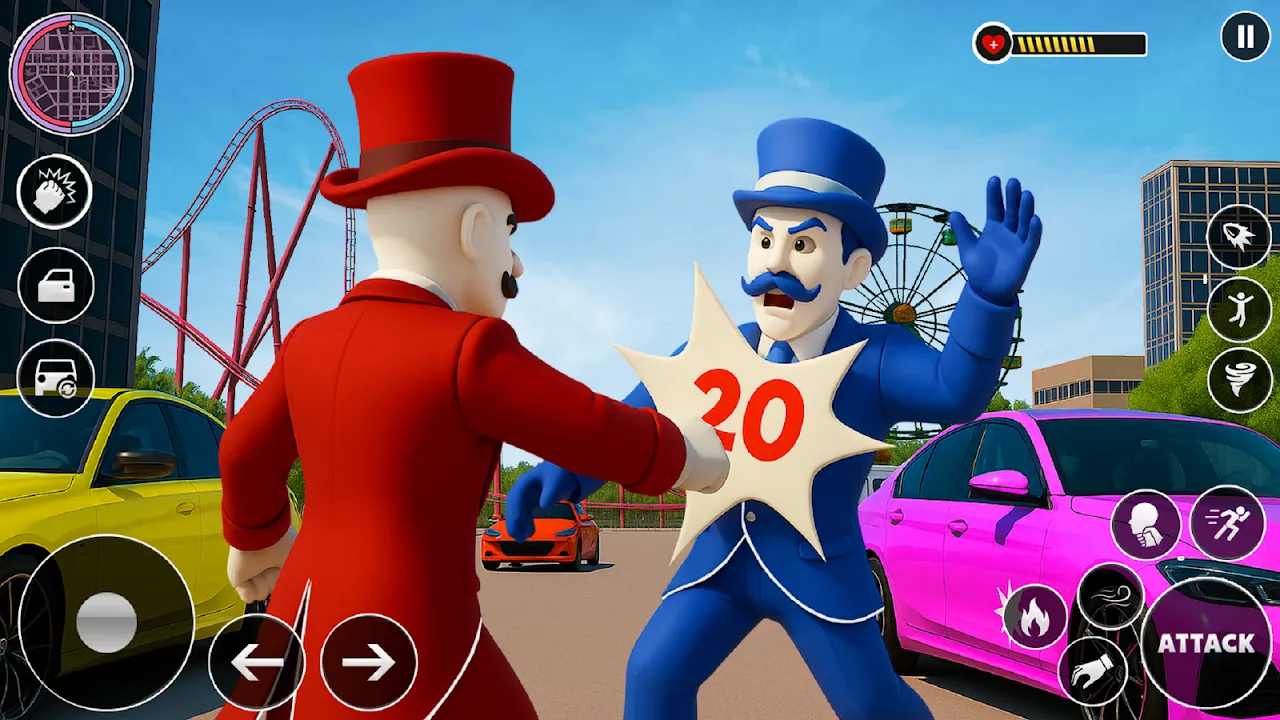Activate the sprint running icon
Viewport: 1280px width, 720px height.
1227,523
